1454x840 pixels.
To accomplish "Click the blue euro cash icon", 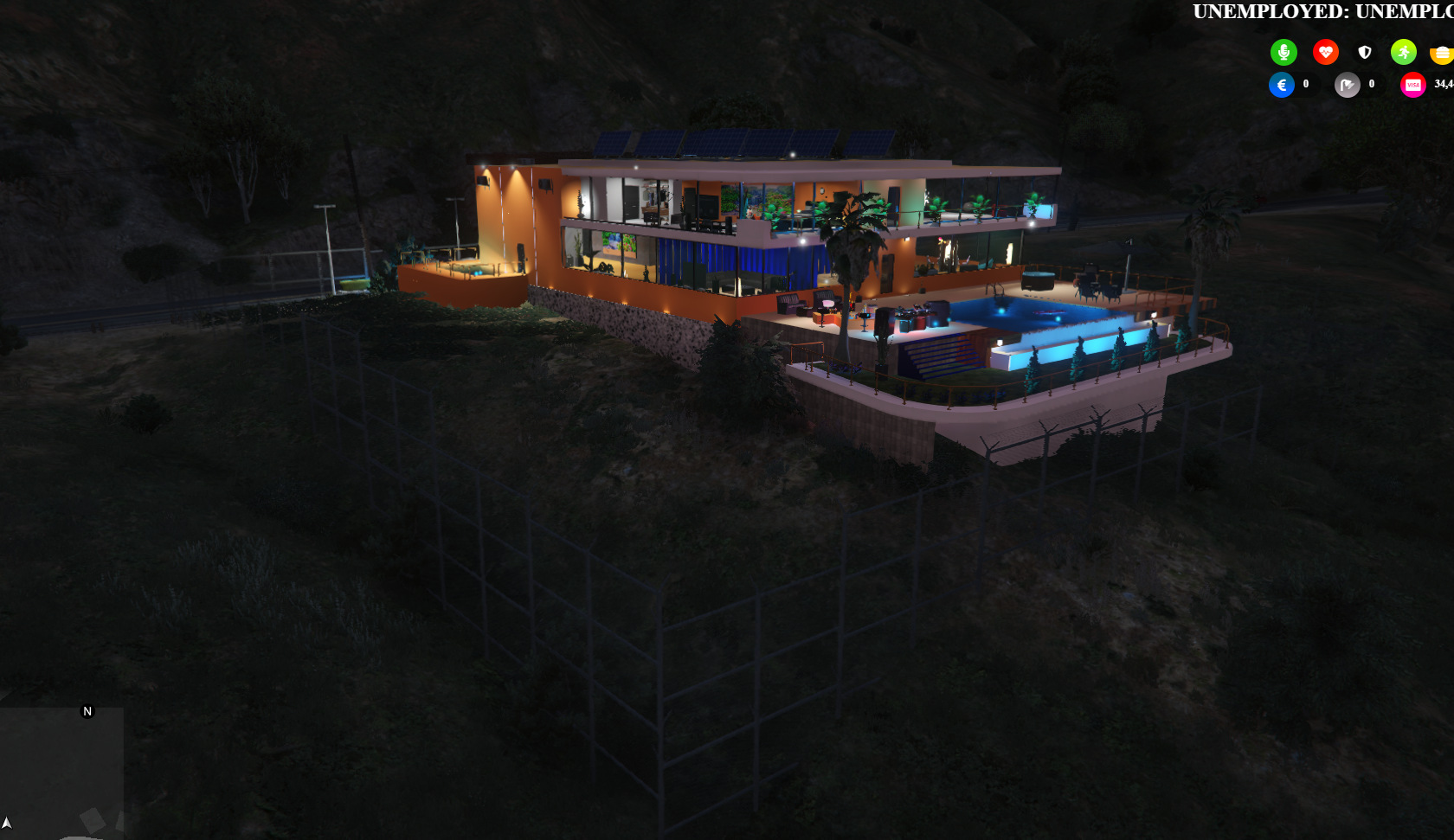I will 1282,84.
